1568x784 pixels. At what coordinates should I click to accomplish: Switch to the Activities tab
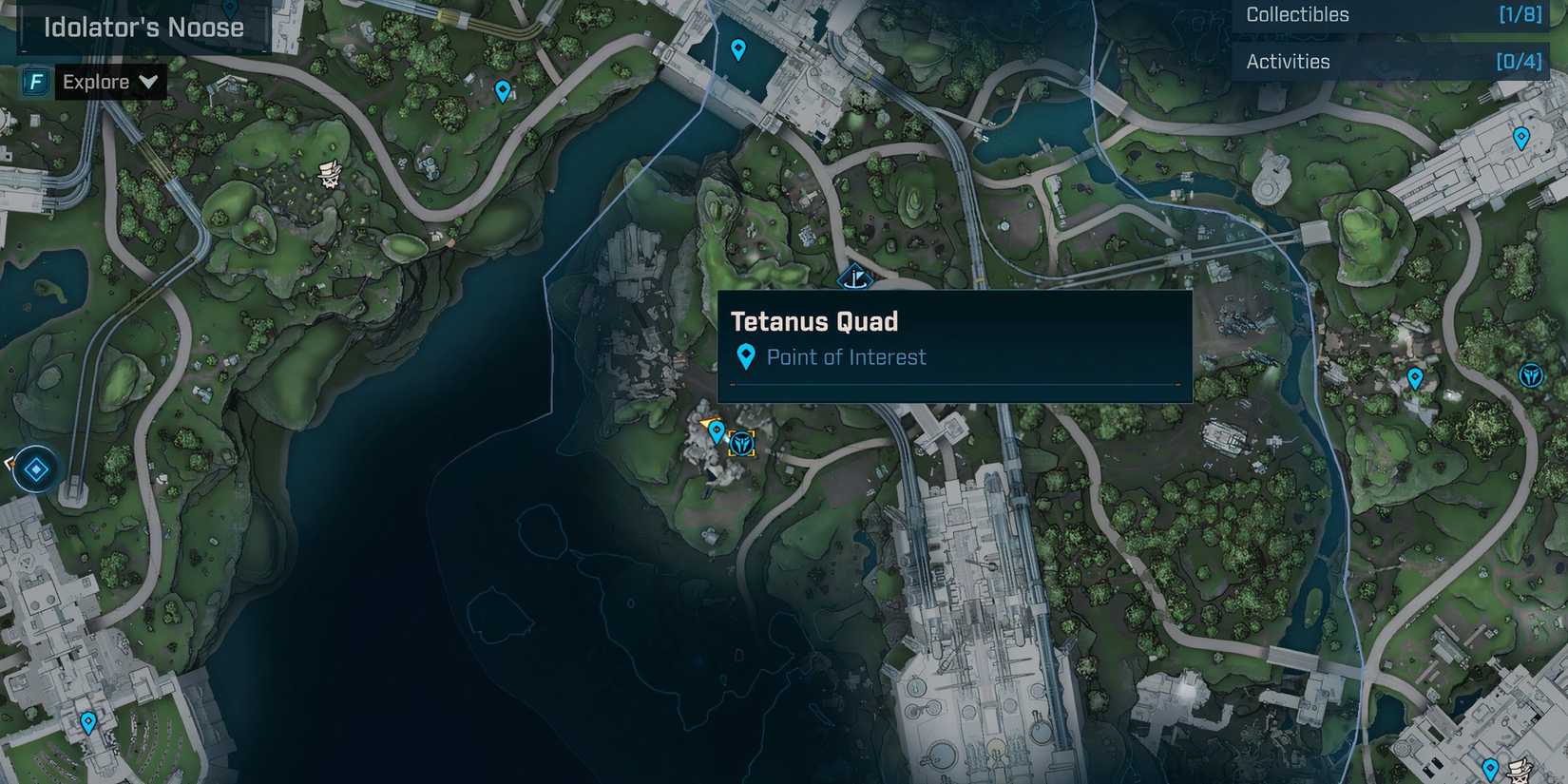1289,61
